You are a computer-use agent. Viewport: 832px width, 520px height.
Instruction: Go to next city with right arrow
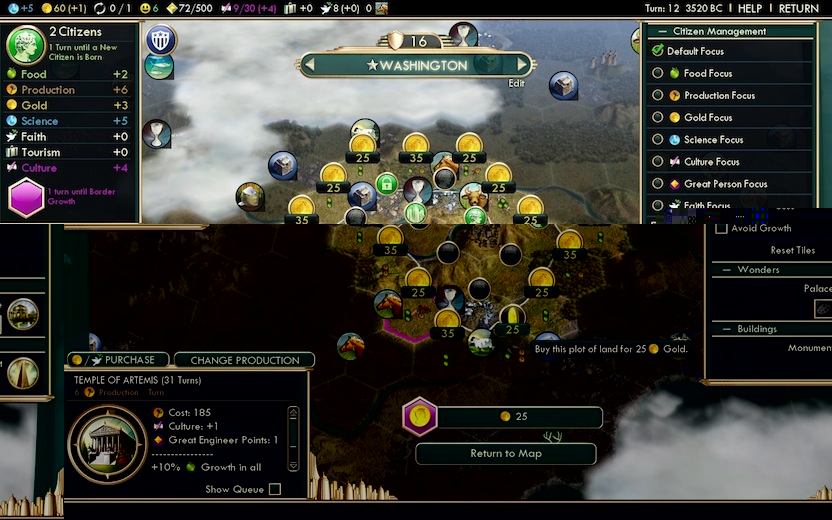tap(522, 65)
